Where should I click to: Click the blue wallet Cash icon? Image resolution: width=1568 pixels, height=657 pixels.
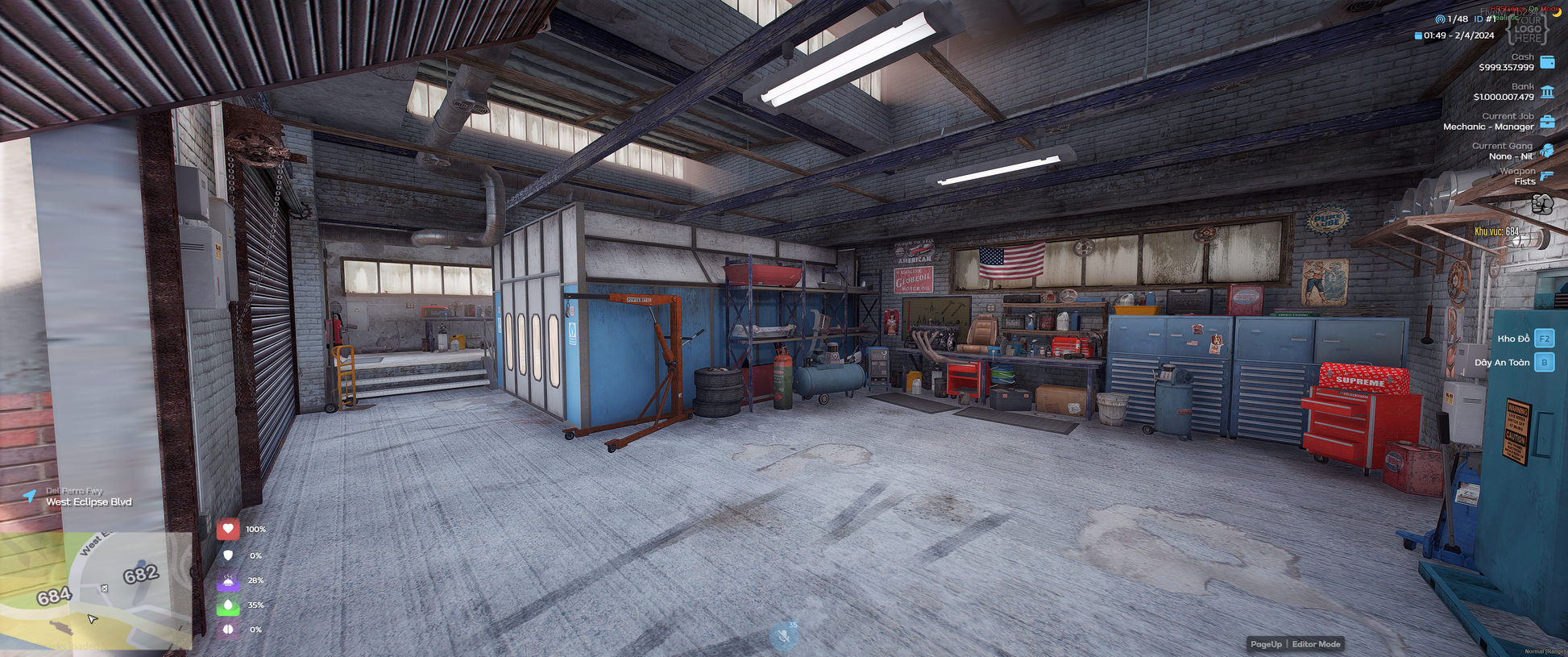1547,62
